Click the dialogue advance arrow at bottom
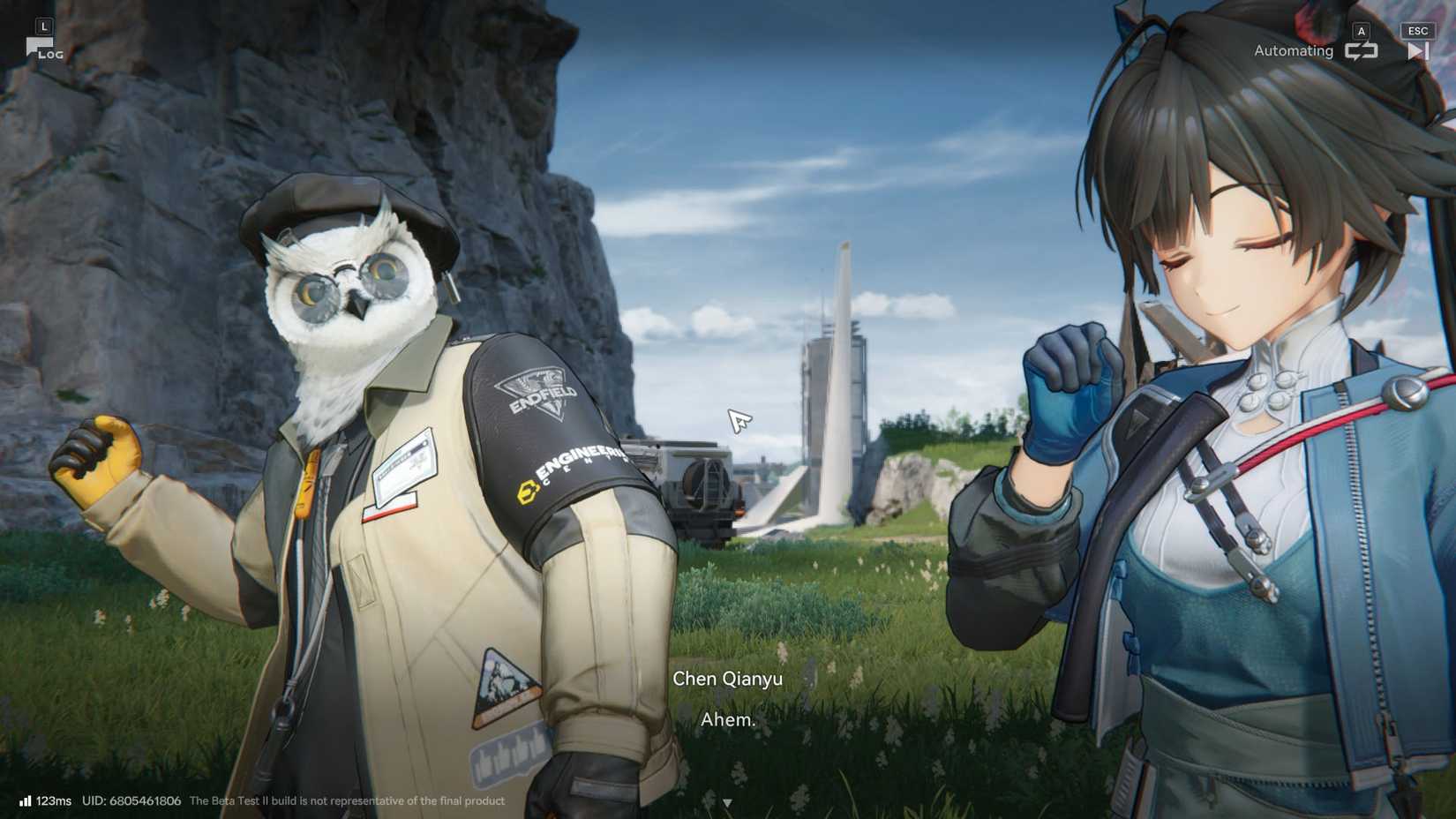 tap(728, 802)
